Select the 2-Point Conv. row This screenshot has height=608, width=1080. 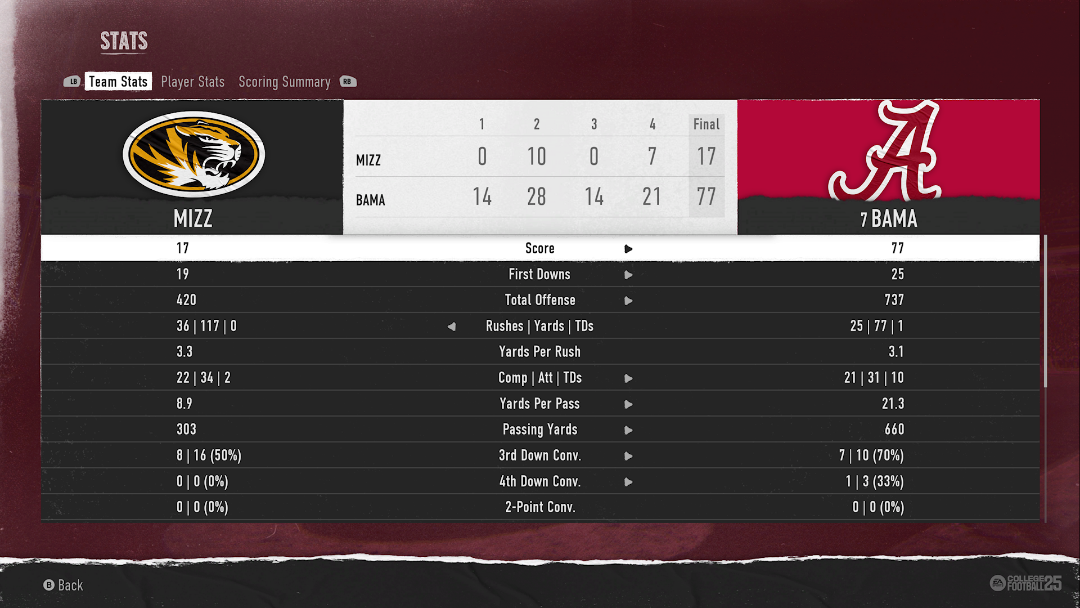(540, 507)
